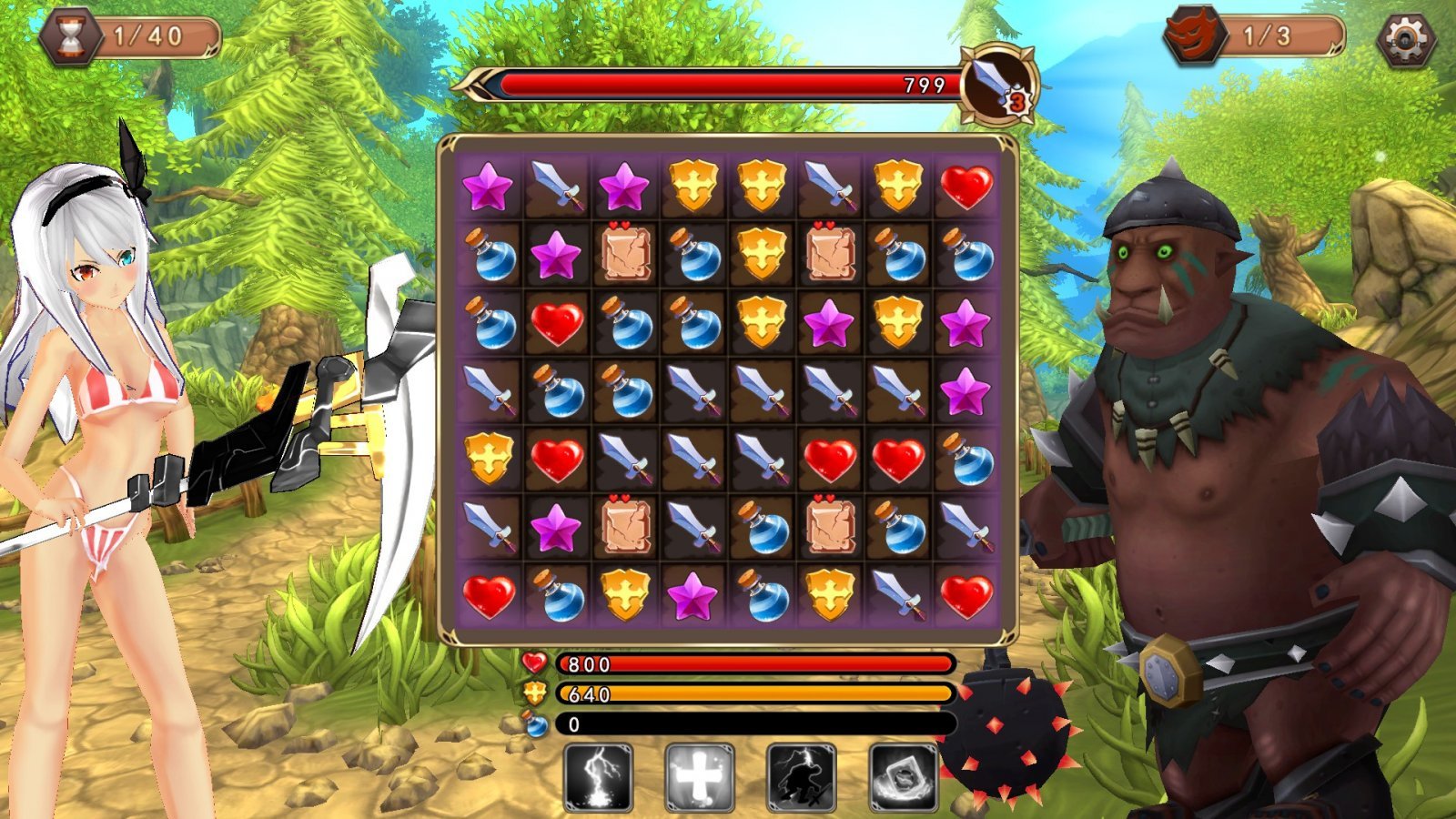Select the blue potion in the fifth row

[x=966, y=458]
